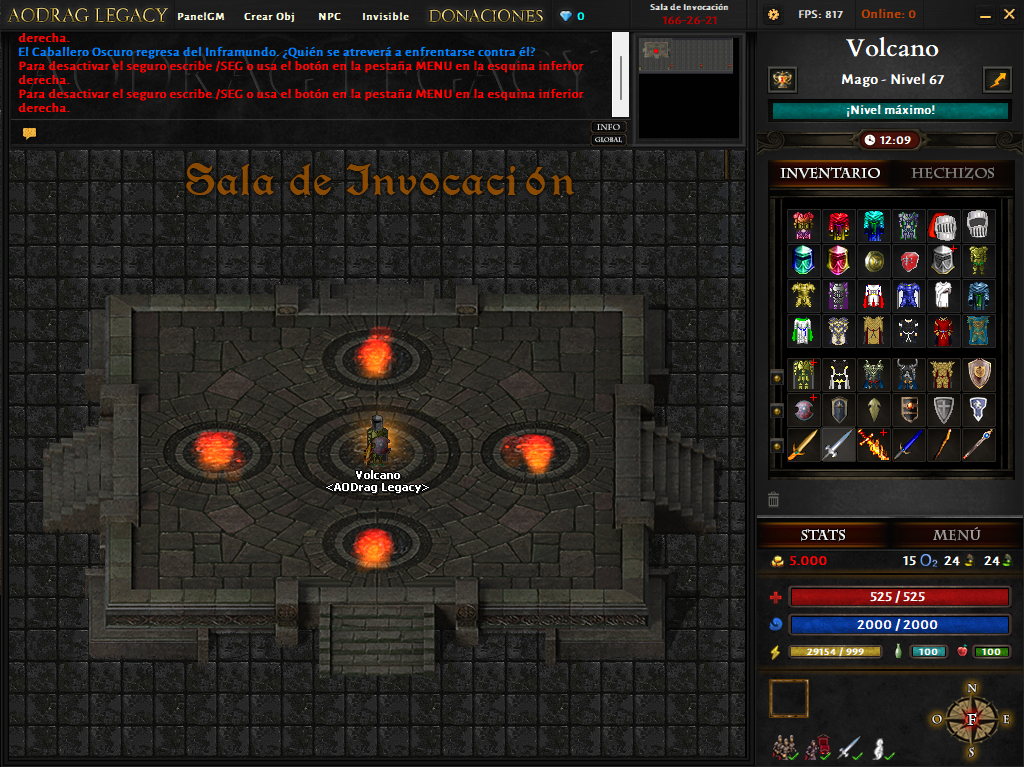Select the flaming sword in inventory

pyautogui.click(x=873, y=444)
